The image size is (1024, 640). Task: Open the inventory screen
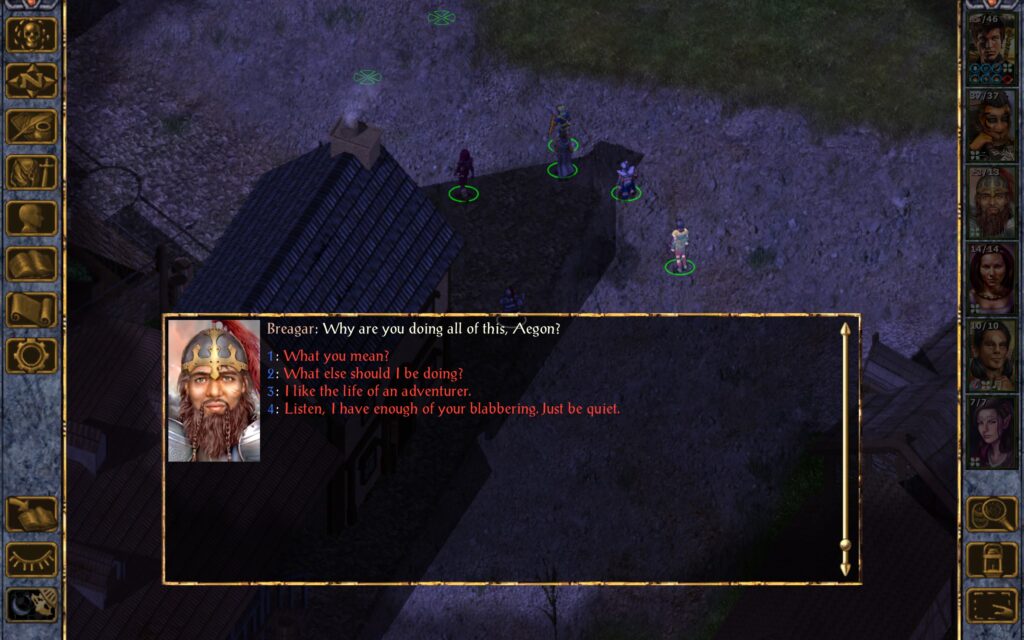[x=32, y=173]
